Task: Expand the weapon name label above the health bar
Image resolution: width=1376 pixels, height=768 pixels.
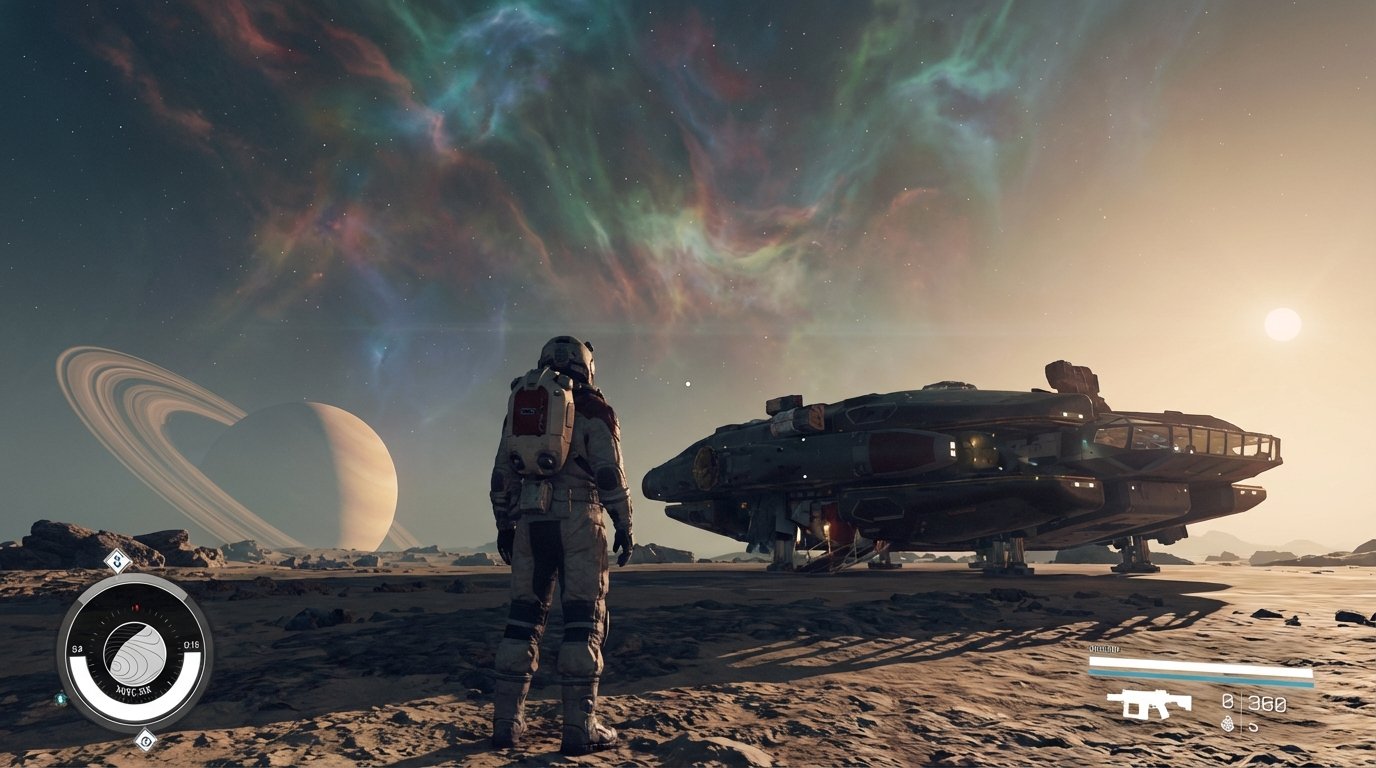Action: pos(1104,649)
